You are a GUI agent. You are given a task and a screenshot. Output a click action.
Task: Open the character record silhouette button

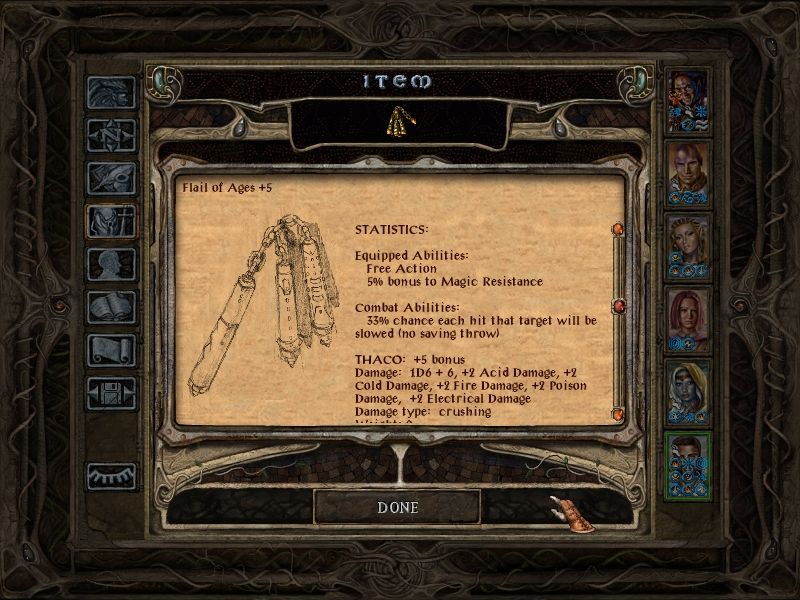(x=111, y=264)
